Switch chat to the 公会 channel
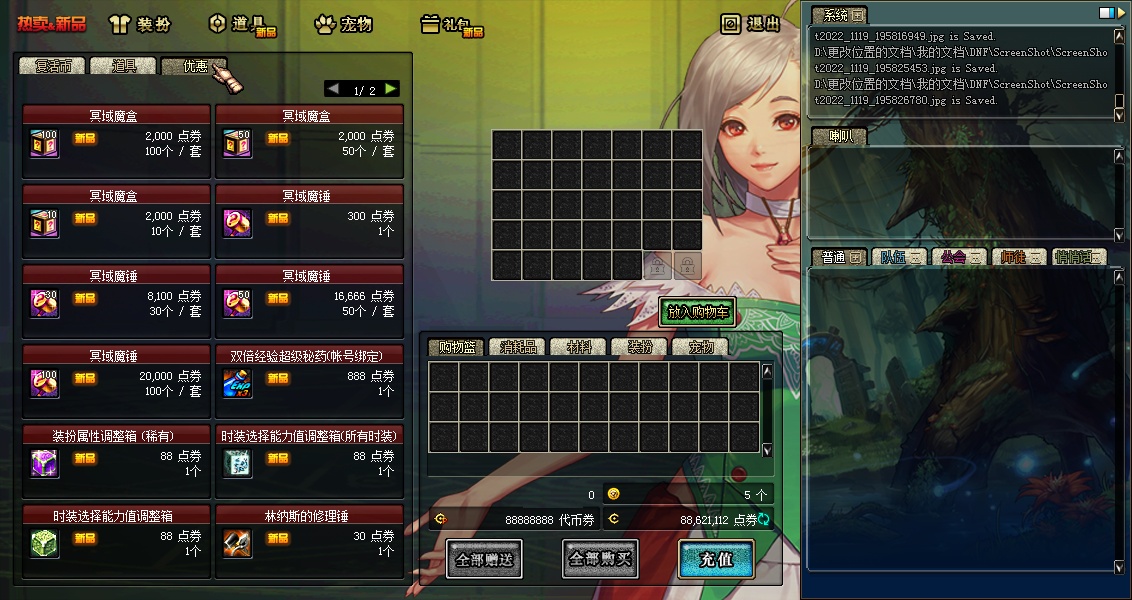The width and height of the screenshot is (1132, 600). coord(958,257)
